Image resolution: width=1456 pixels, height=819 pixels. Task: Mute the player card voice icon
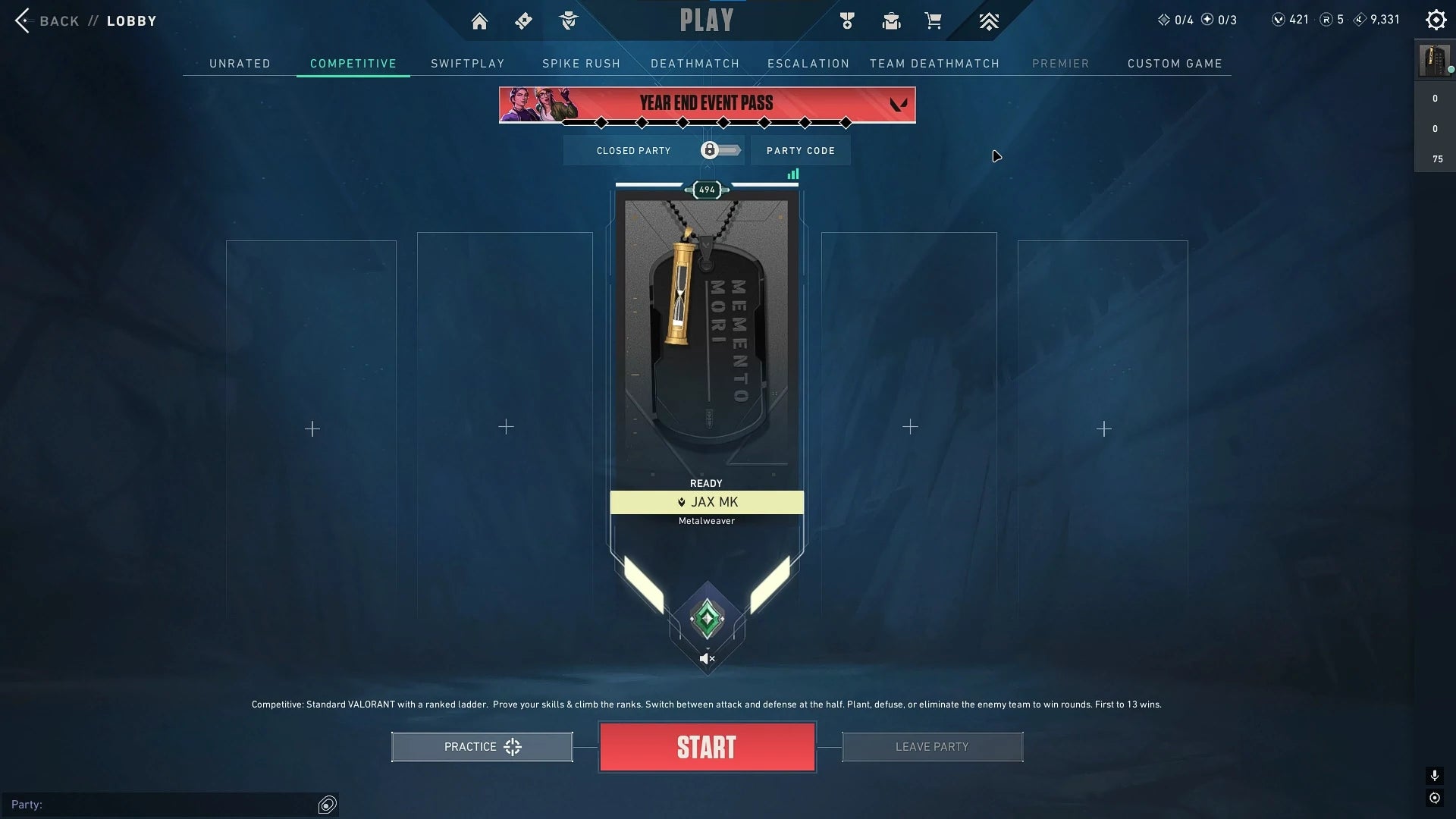click(x=706, y=658)
